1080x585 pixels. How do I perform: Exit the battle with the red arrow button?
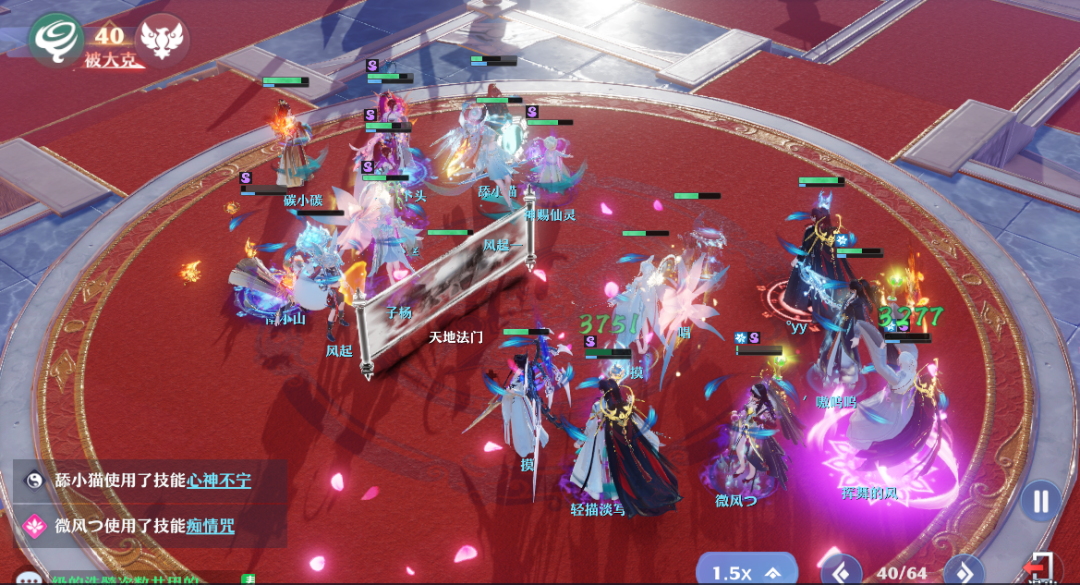coord(1041,568)
